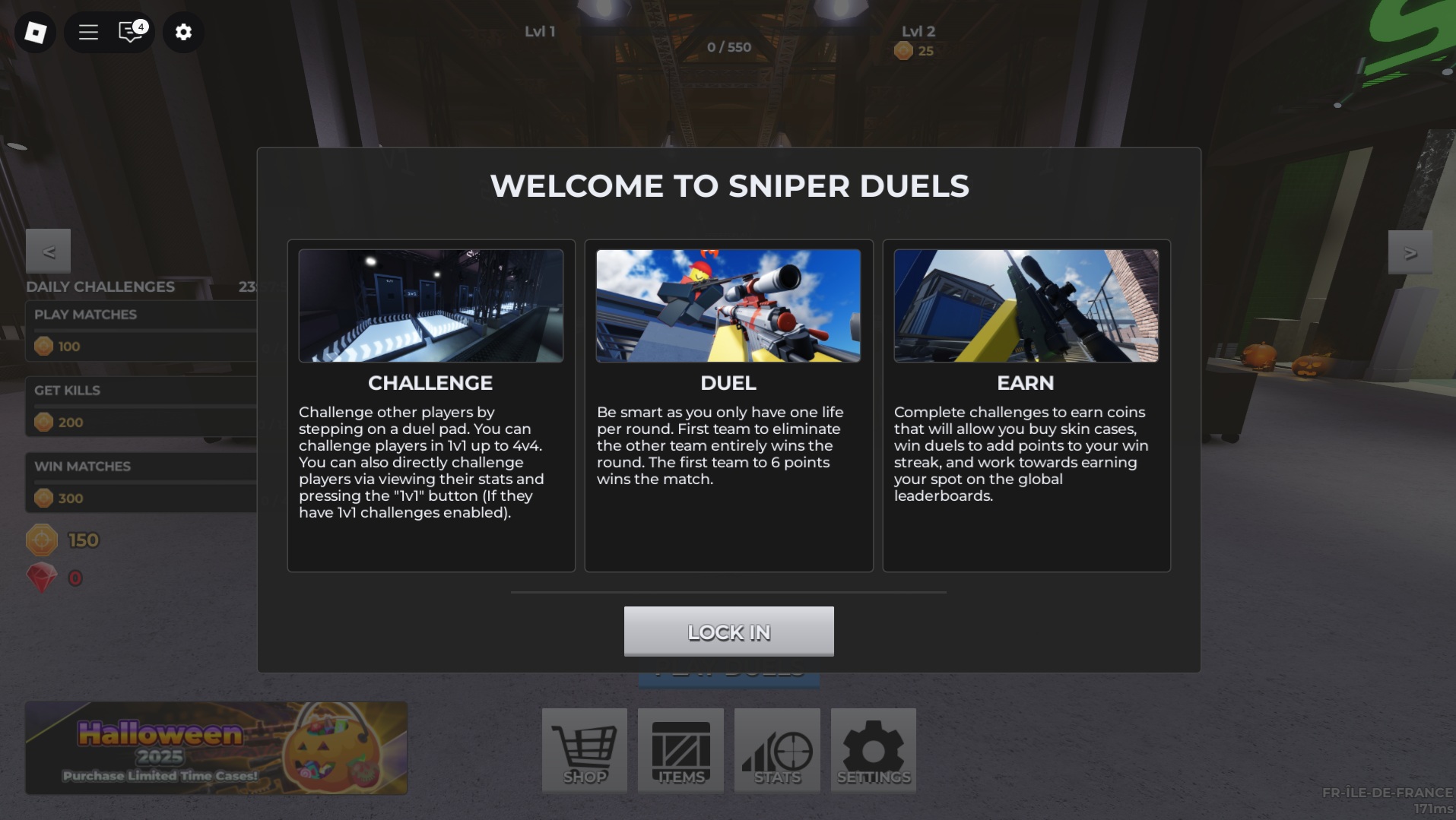
Task: Click the left arrow navigation button
Action: (x=48, y=252)
